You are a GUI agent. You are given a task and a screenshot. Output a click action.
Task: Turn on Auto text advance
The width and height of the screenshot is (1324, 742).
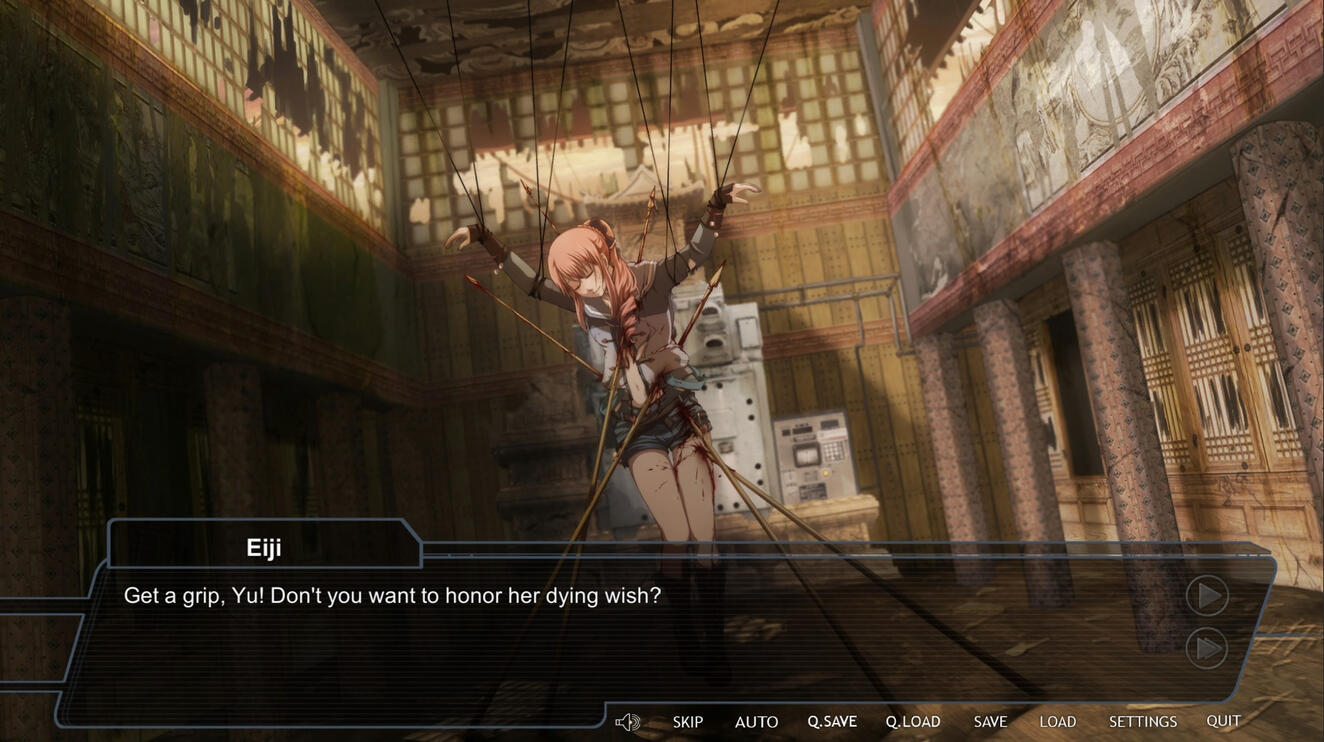pyautogui.click(x=756, y=721)
